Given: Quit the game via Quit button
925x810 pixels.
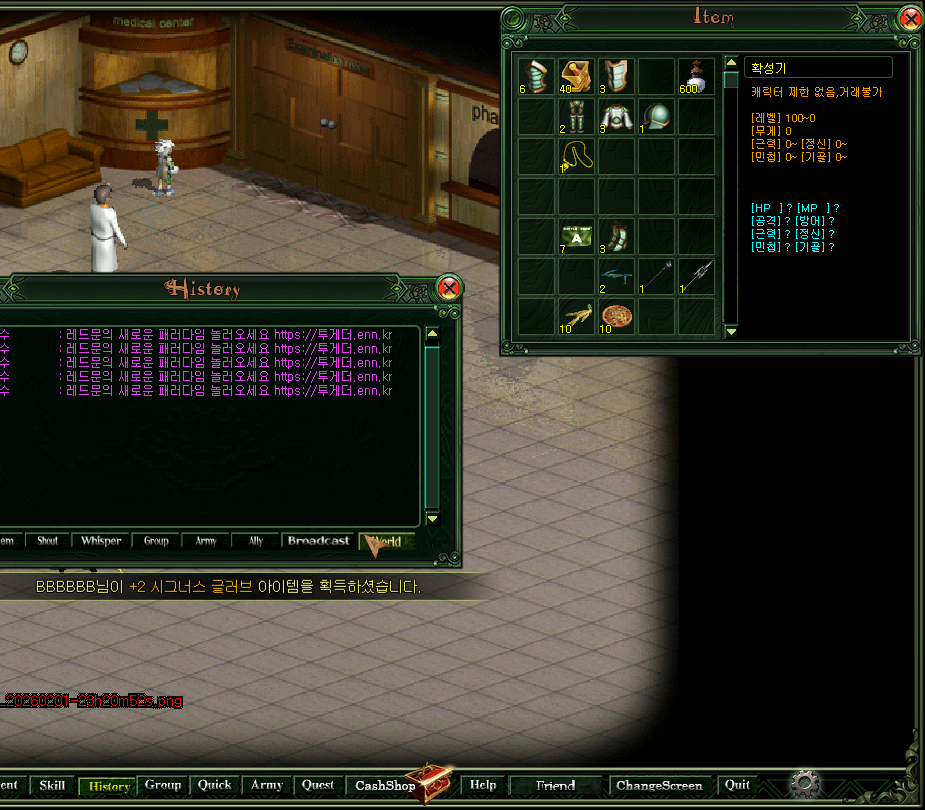Looking at the screenshot, I should click(737, 786).
